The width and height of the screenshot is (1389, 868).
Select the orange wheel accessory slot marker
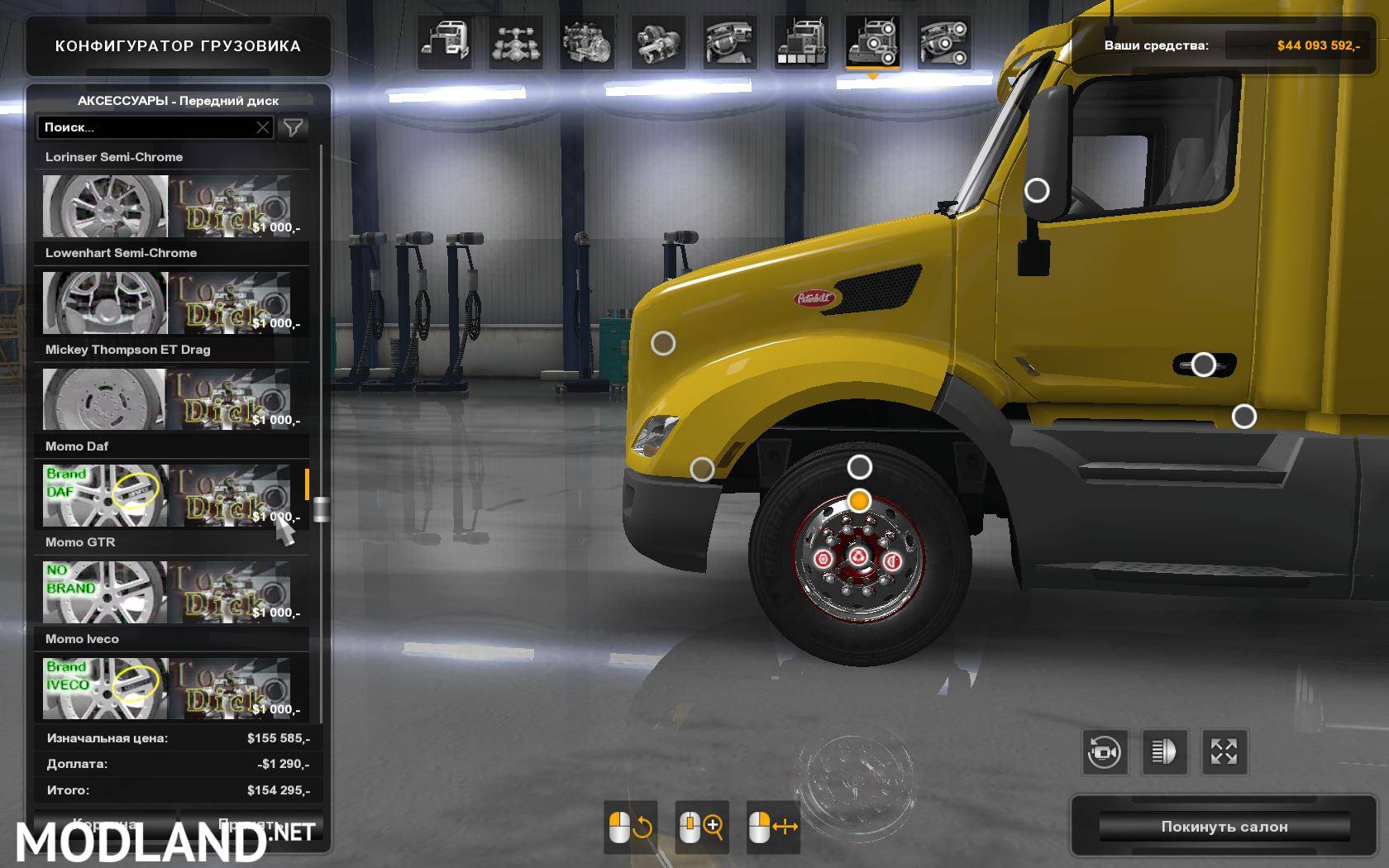point(860,501)
